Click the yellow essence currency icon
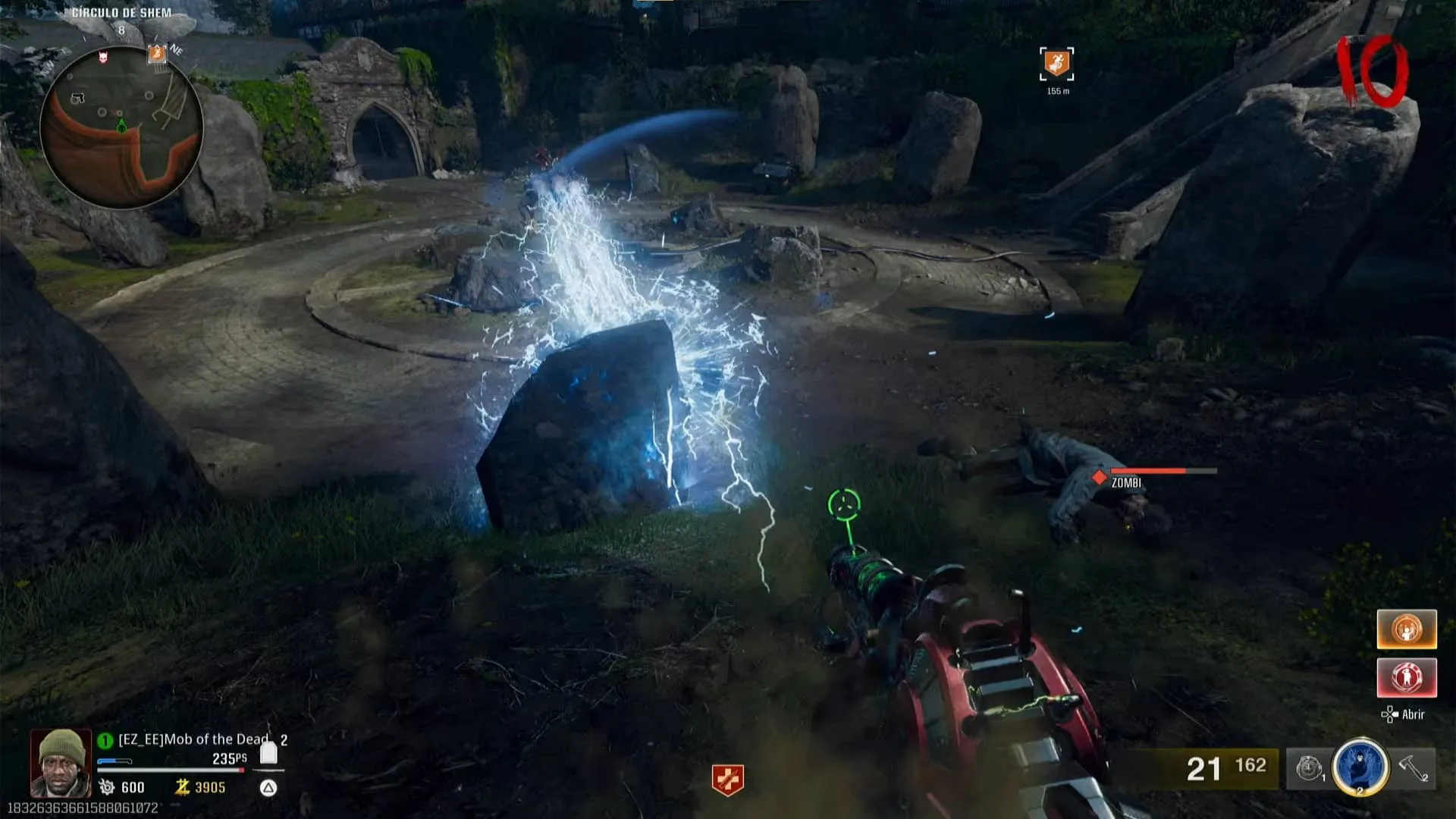The height and width of the screenshot is (819, 1456). pyautogui.click(x=182, y=787)
